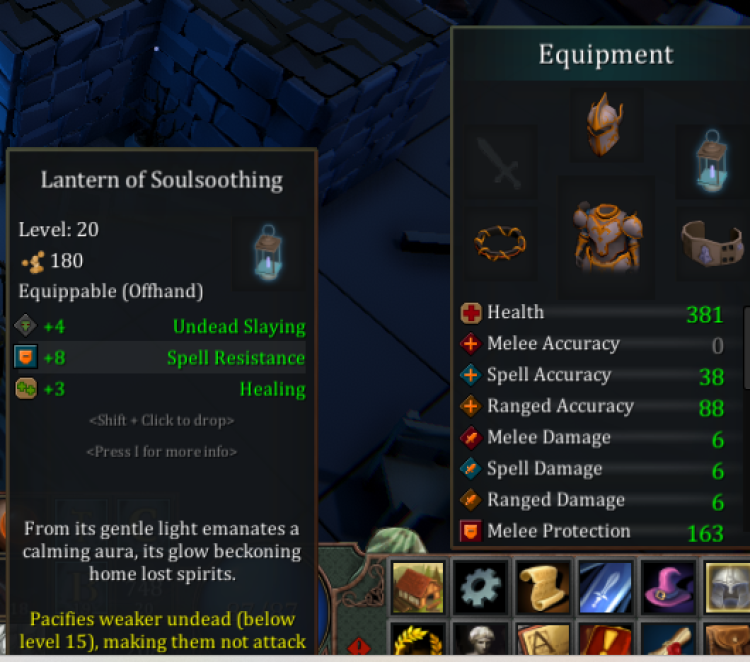
Task: Select the blue sword icon
Action: click(606, 586)
